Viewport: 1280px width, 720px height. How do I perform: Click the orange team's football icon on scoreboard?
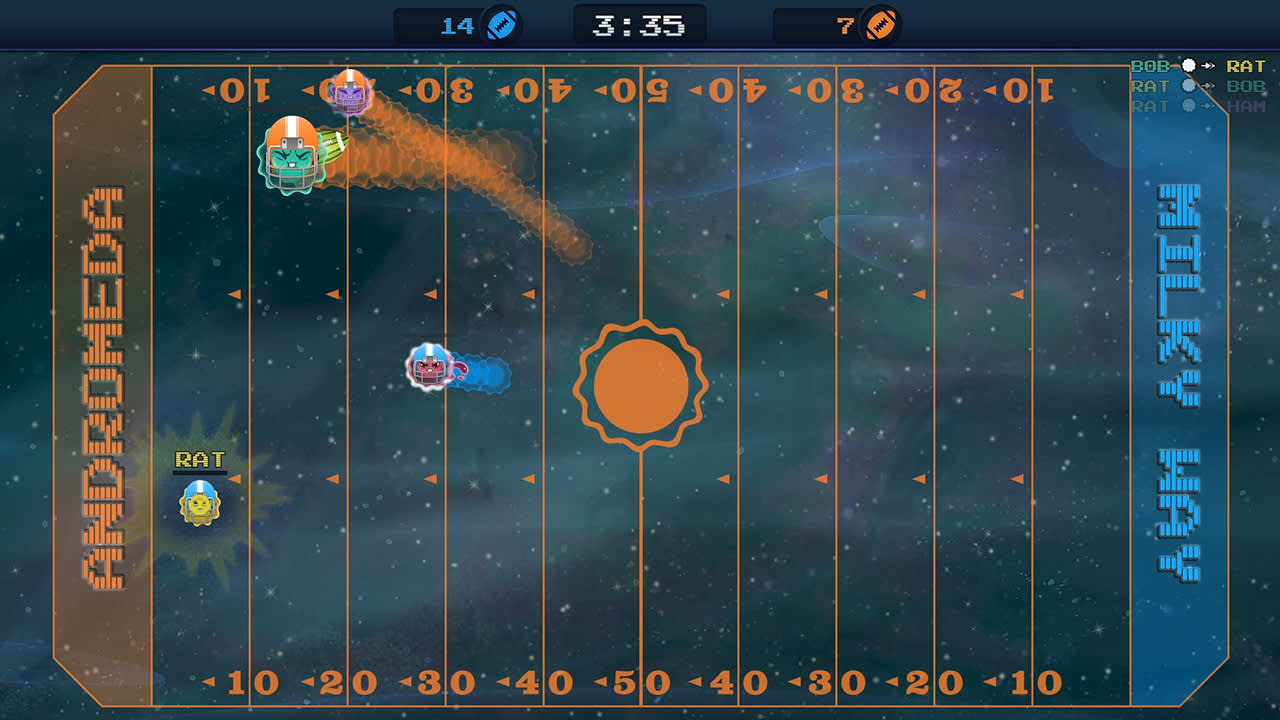[x=879, y=26]
